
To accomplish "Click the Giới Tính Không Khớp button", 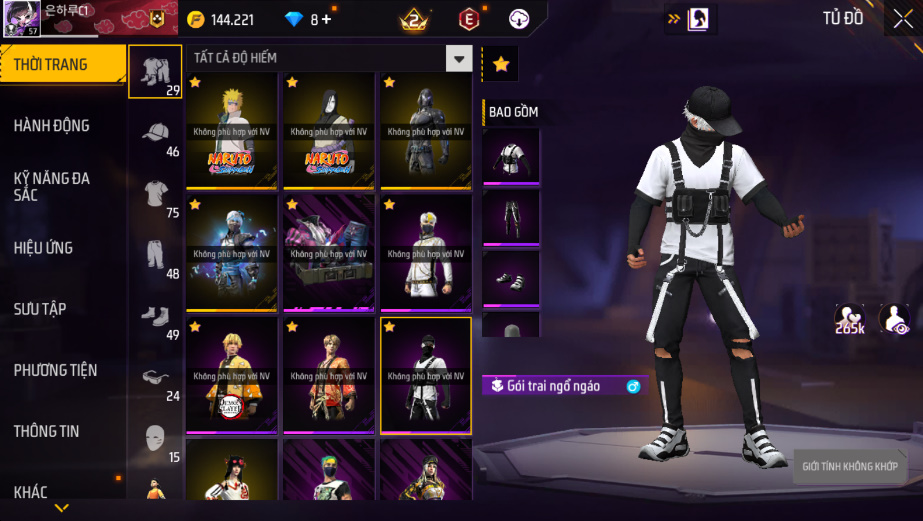I will pos(851,467).
